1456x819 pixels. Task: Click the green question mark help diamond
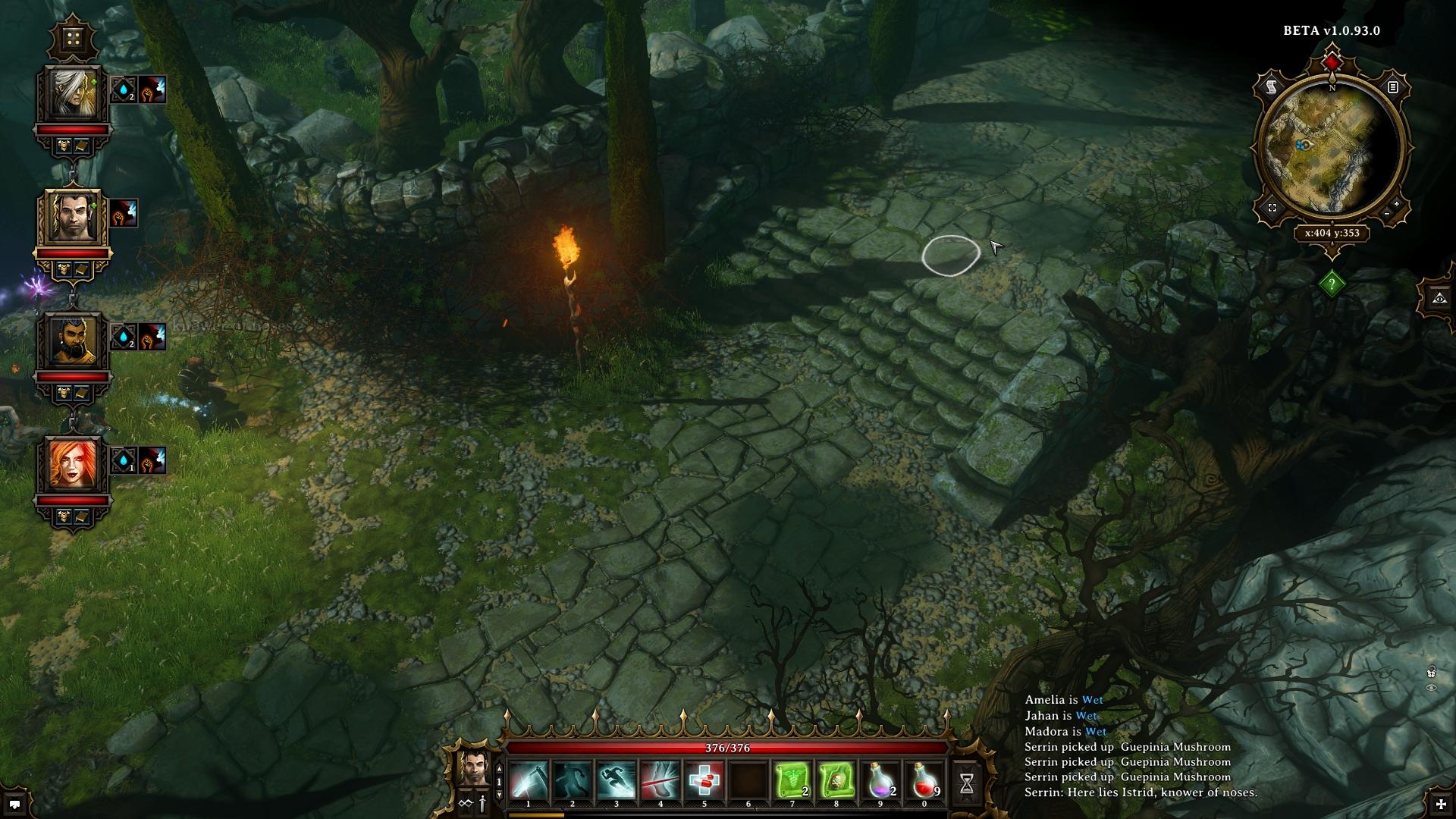point(1332,284)
